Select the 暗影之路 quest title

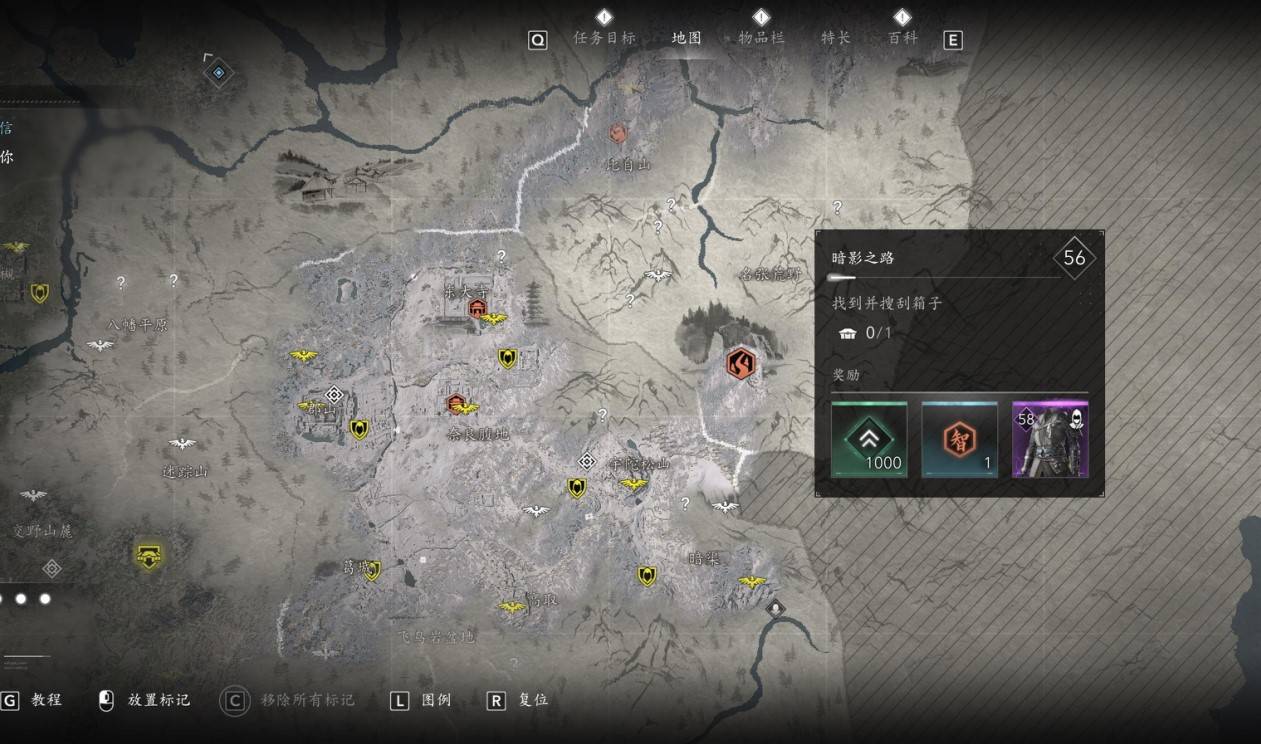[x=863, y=258]
